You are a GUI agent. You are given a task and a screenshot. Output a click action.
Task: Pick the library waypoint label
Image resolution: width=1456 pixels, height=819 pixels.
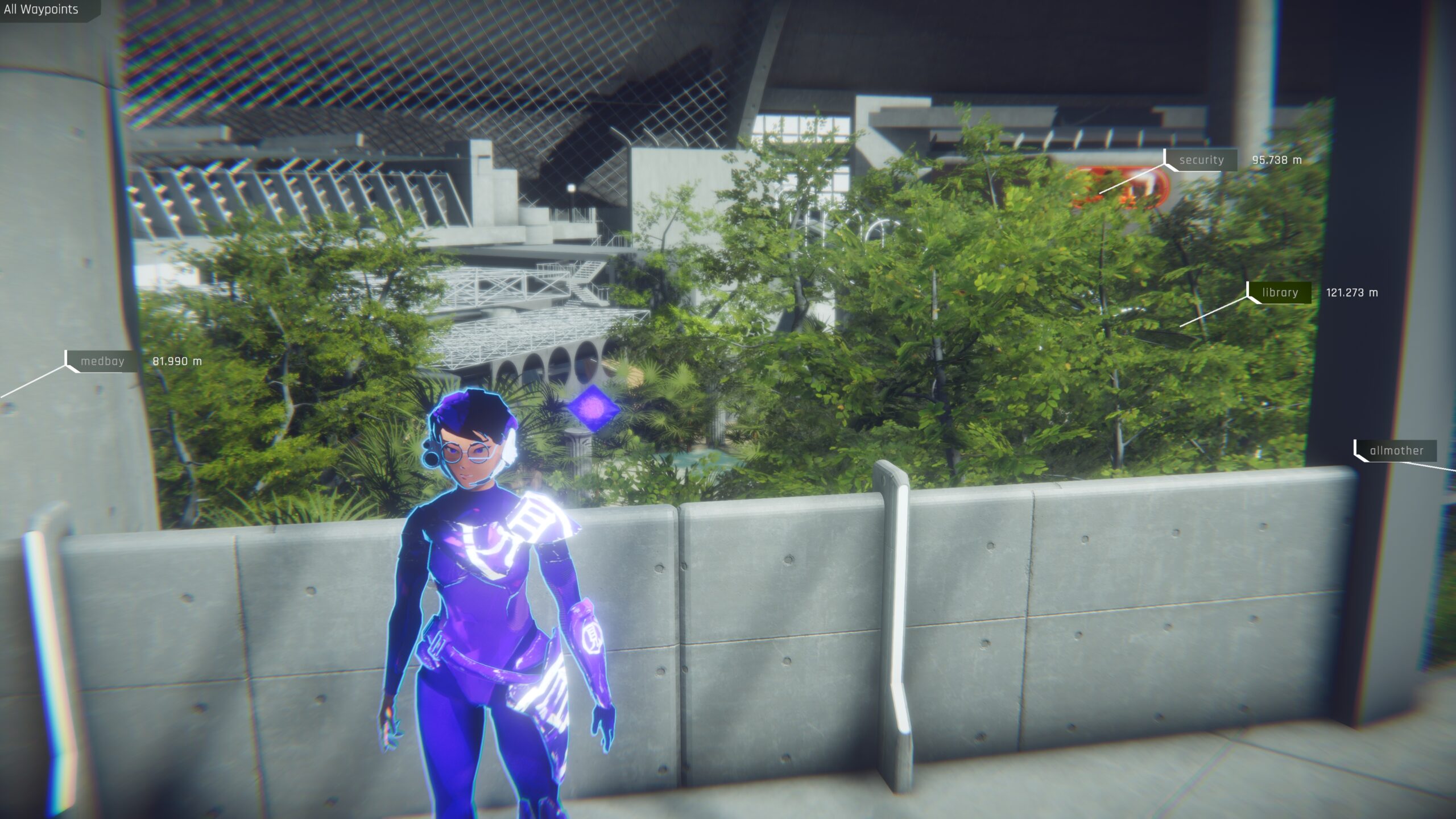click(x=1280, y=293)
